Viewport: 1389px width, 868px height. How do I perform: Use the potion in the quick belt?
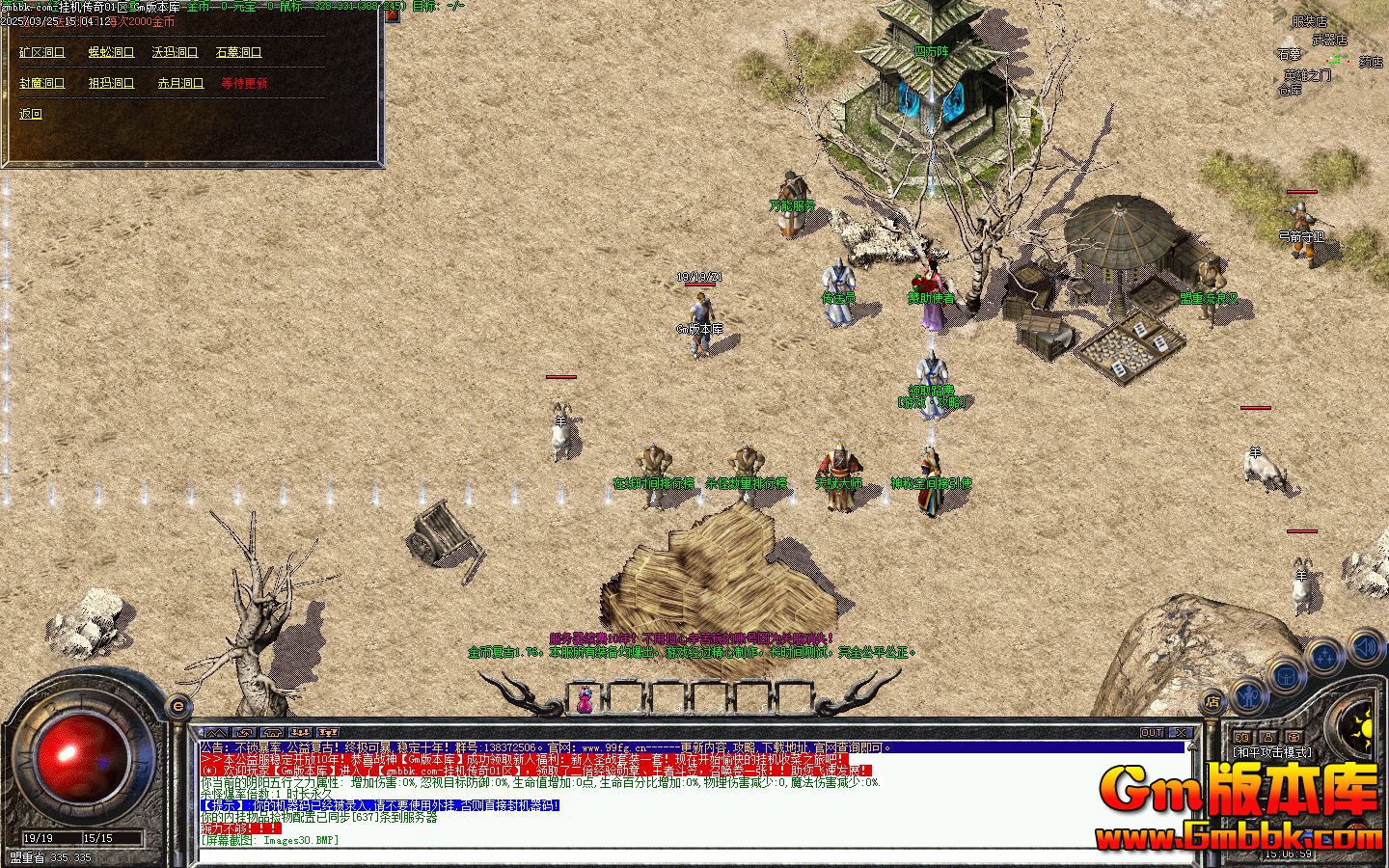585,698
